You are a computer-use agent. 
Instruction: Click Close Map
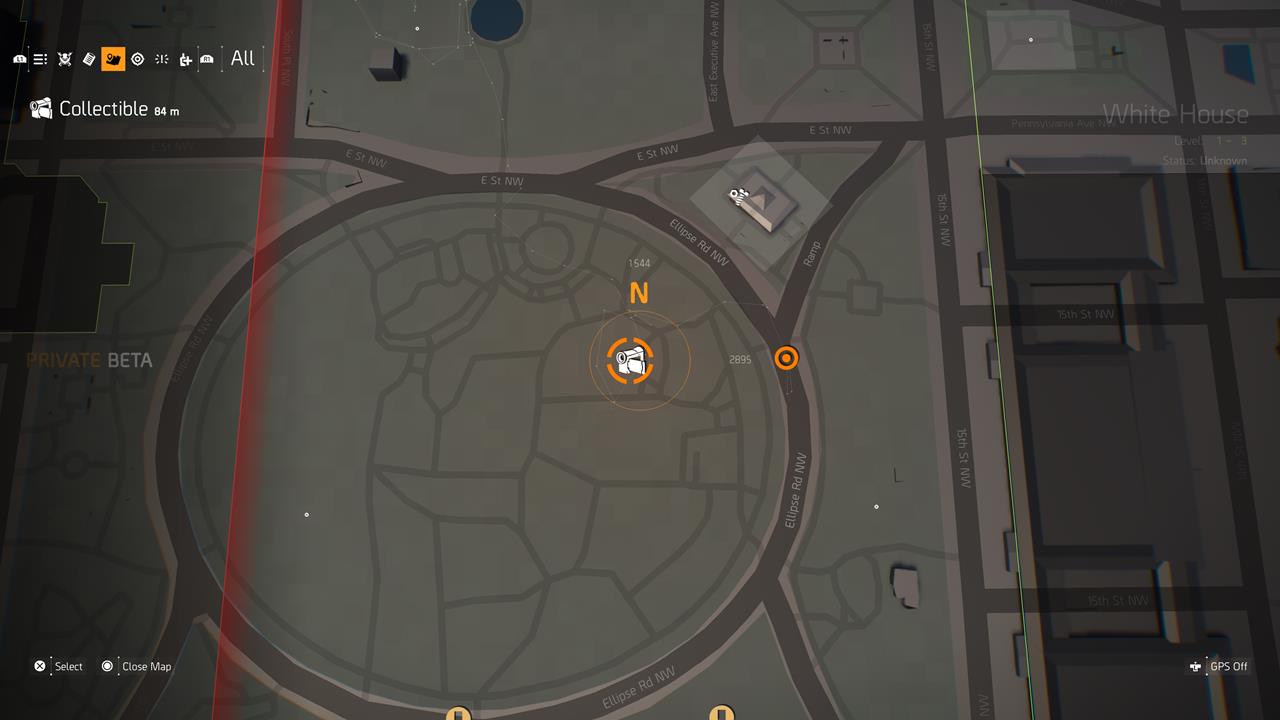point(137,666)
